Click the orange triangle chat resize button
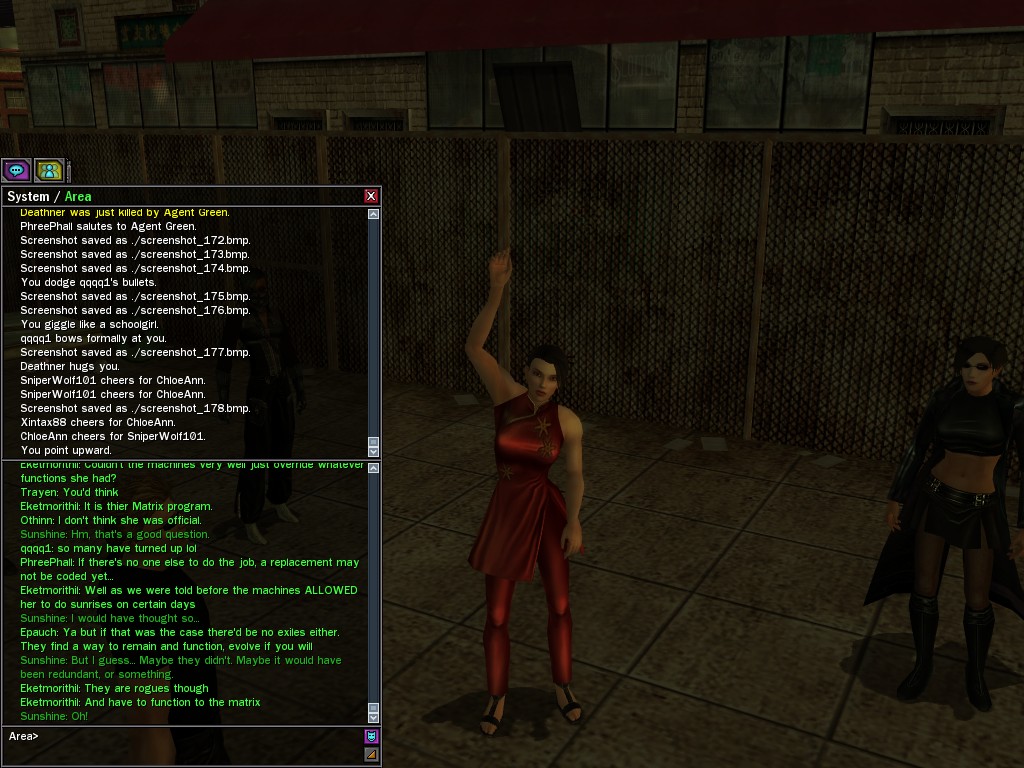This screenshot has height=768, width=1024. [371, 754]
